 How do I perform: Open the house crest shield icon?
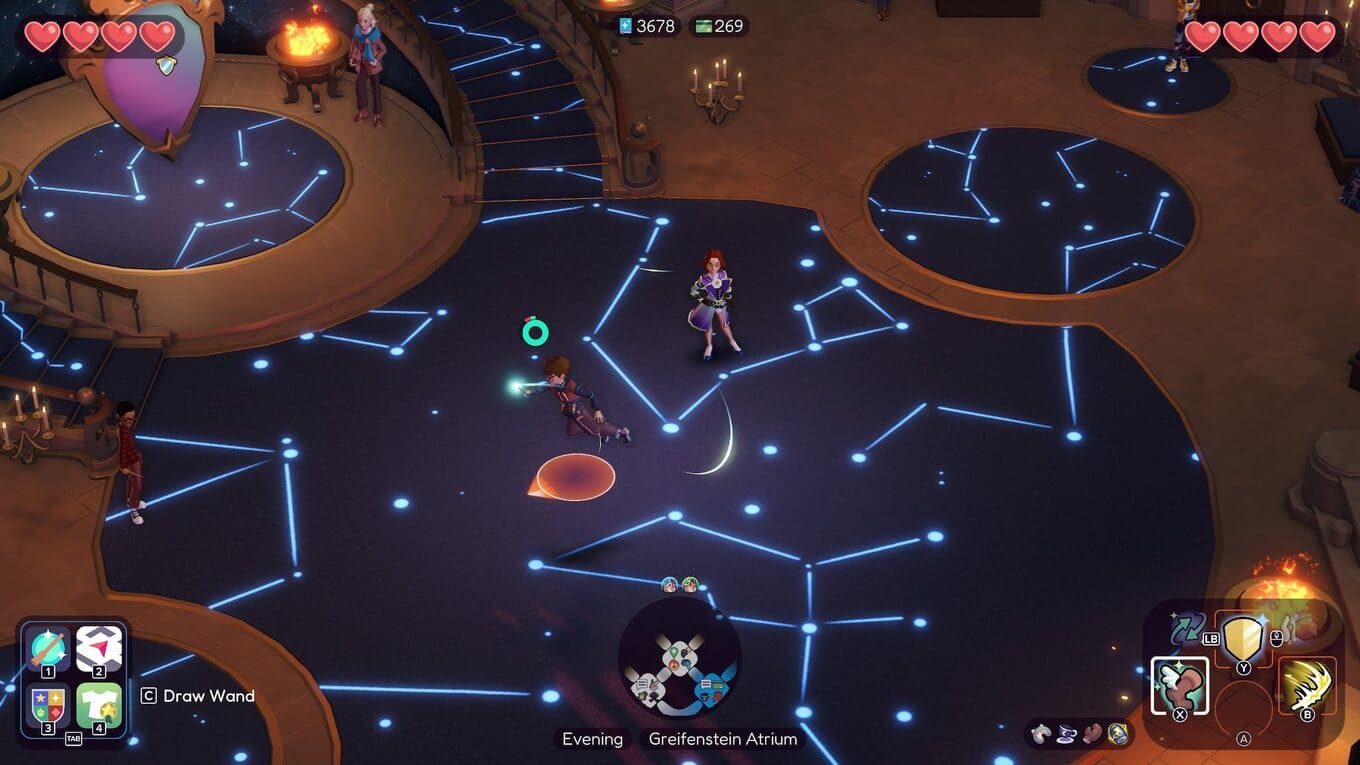coord(49,706)
